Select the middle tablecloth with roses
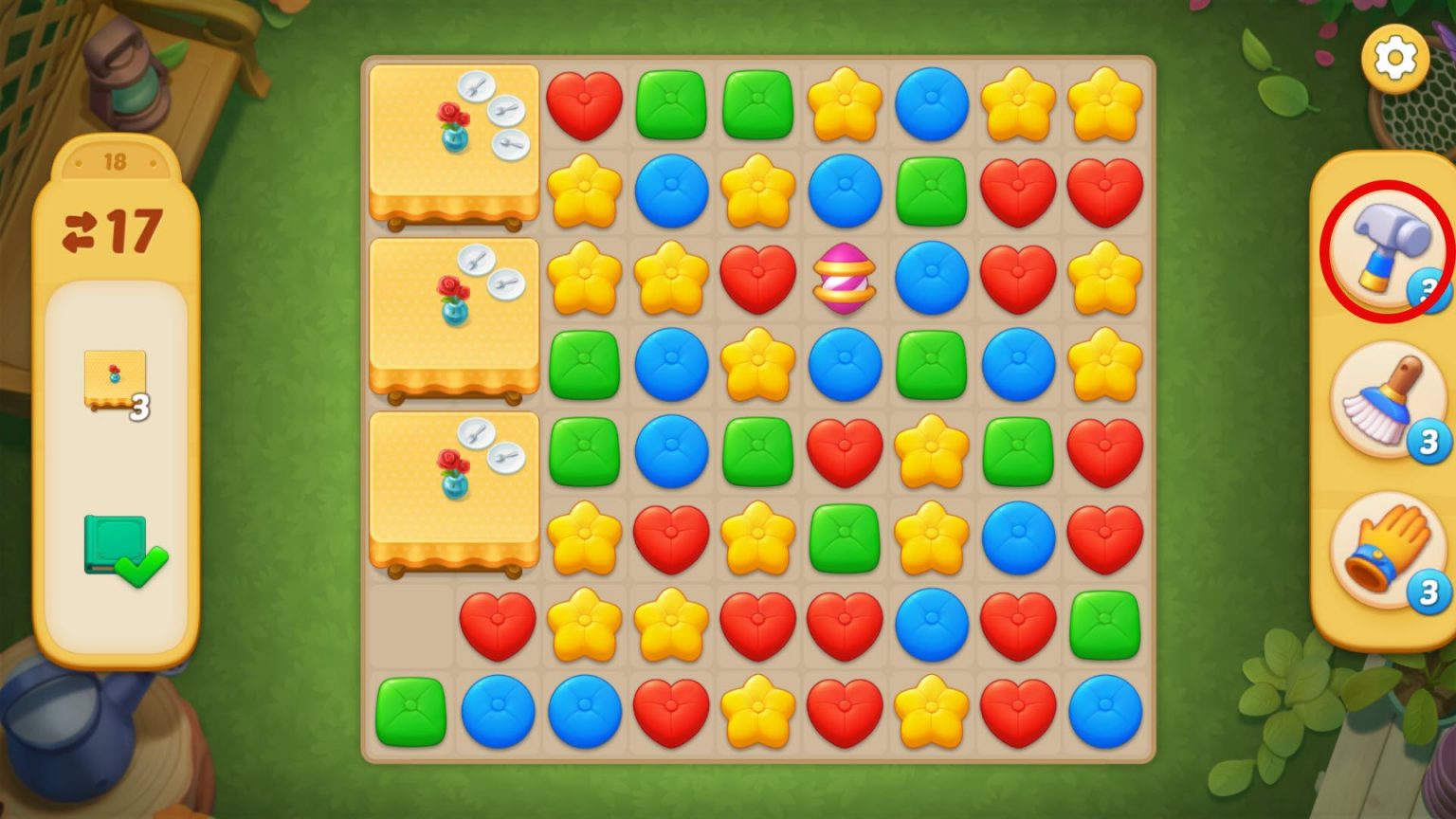 click(453, 318)
